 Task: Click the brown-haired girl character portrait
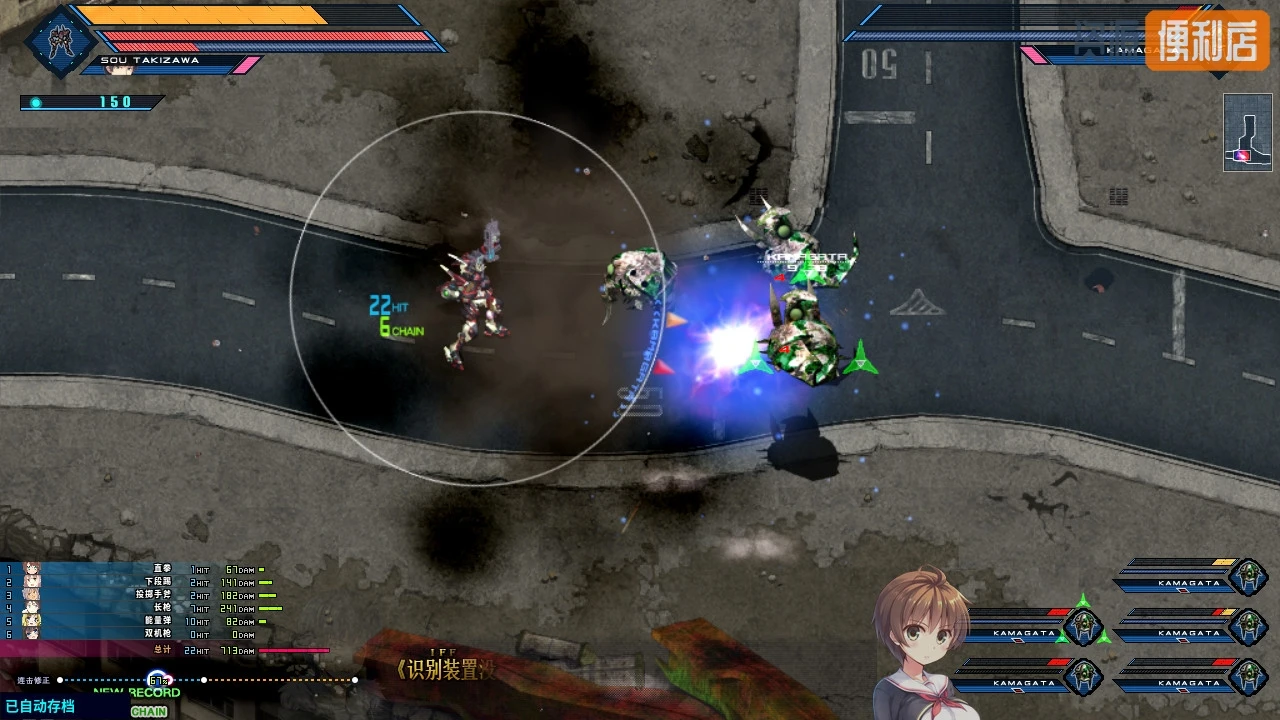point(922,640)
